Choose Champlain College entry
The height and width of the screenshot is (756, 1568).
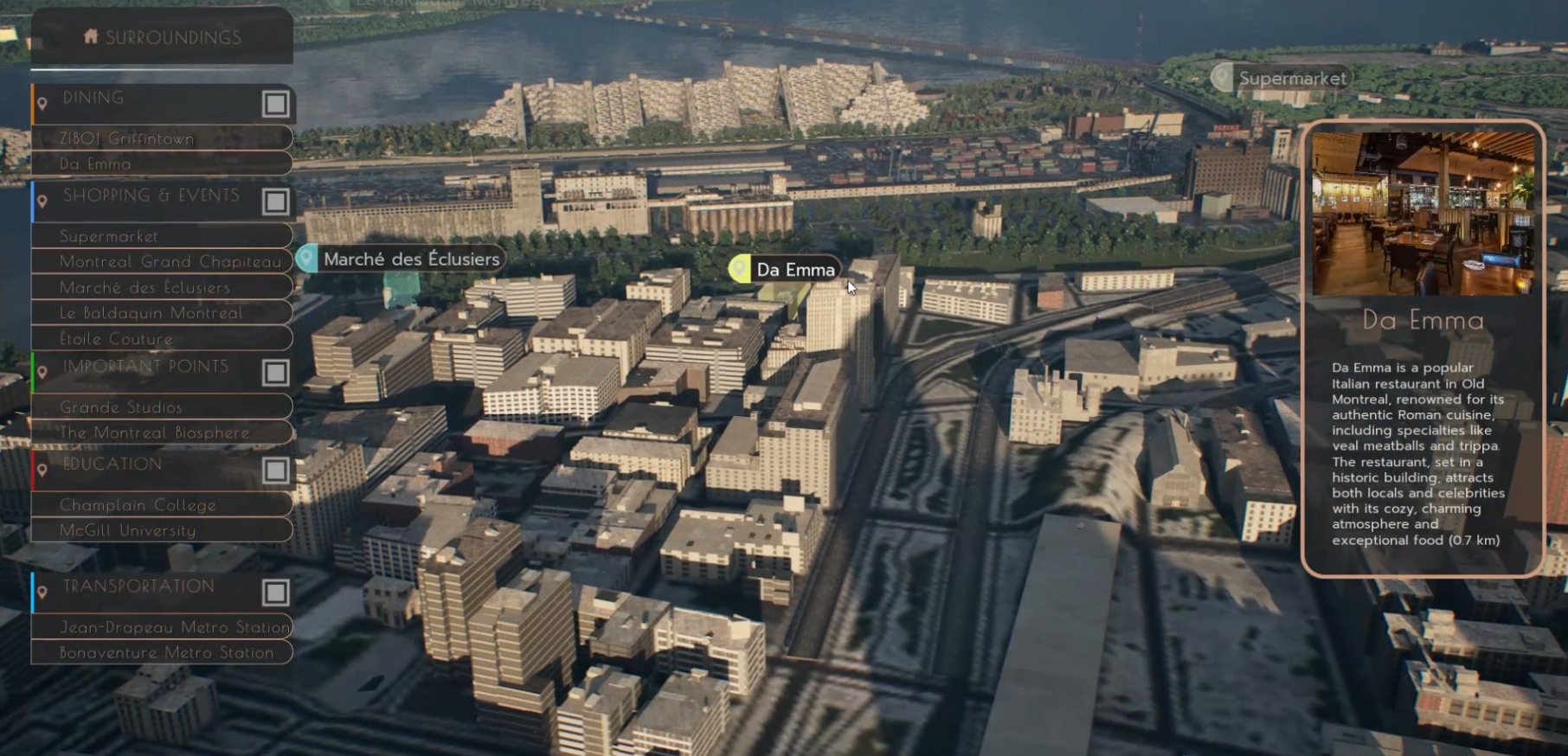tap(162, 505)
